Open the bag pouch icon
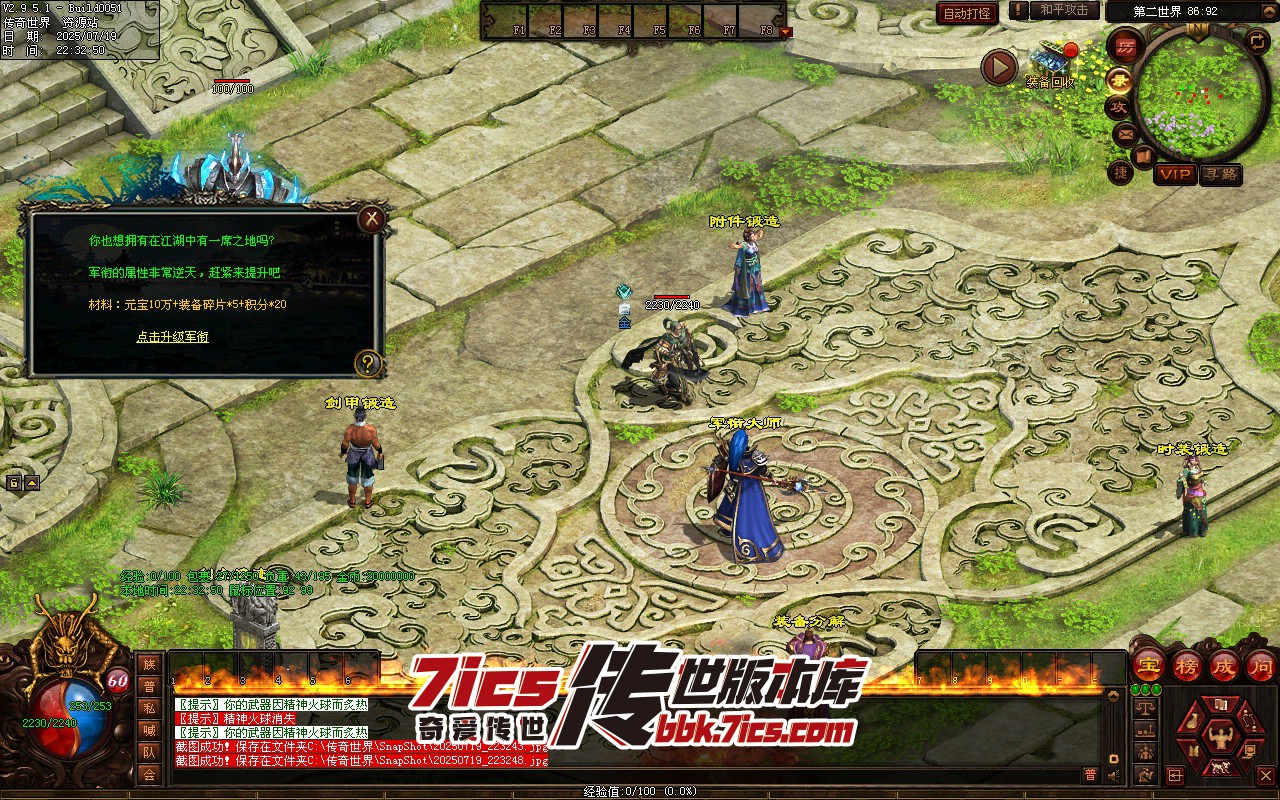Image resolution: width=1280 pixels, height=800 pixels. click(x=1190, y=722)
